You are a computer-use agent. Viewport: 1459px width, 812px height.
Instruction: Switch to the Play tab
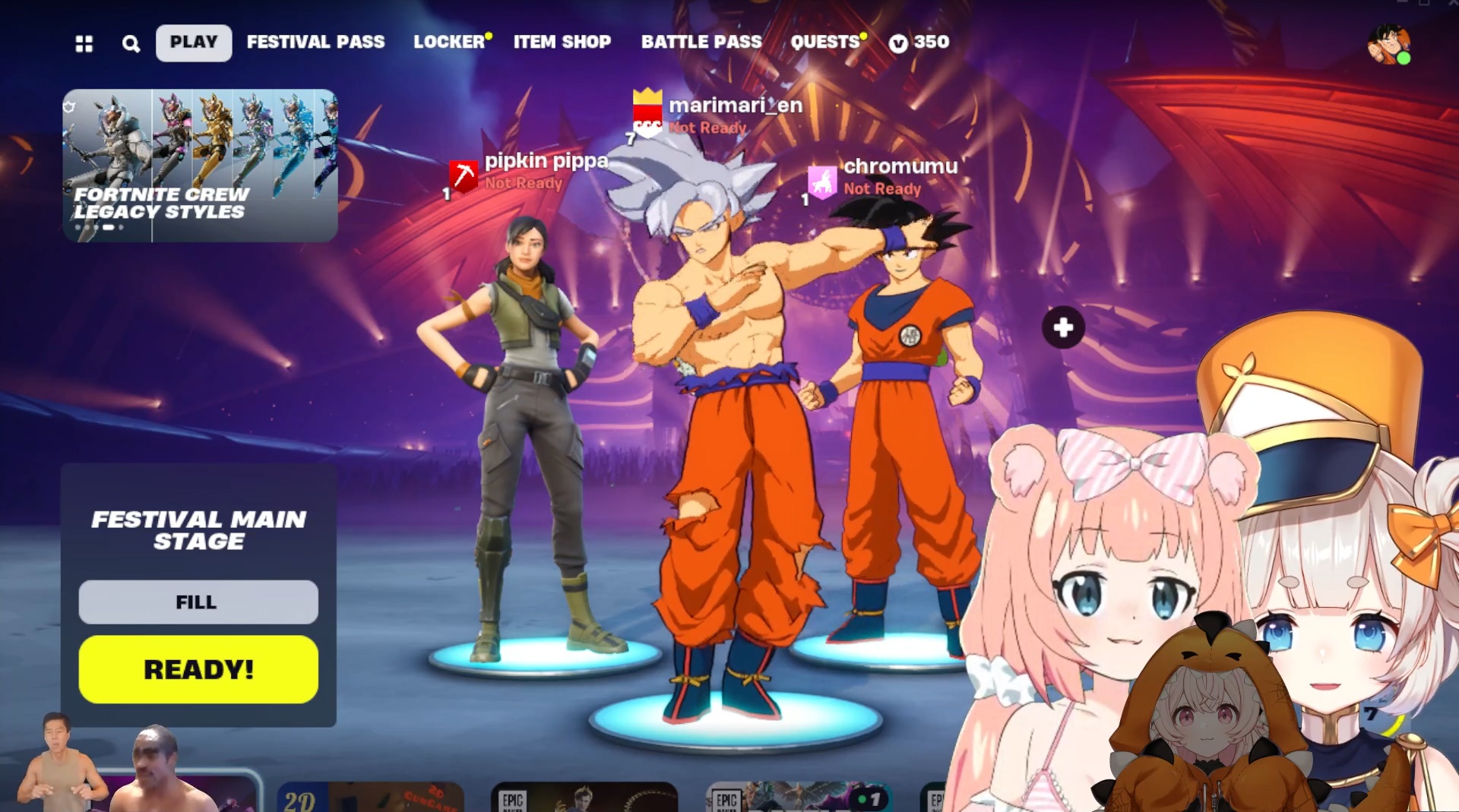pos(194,43)
